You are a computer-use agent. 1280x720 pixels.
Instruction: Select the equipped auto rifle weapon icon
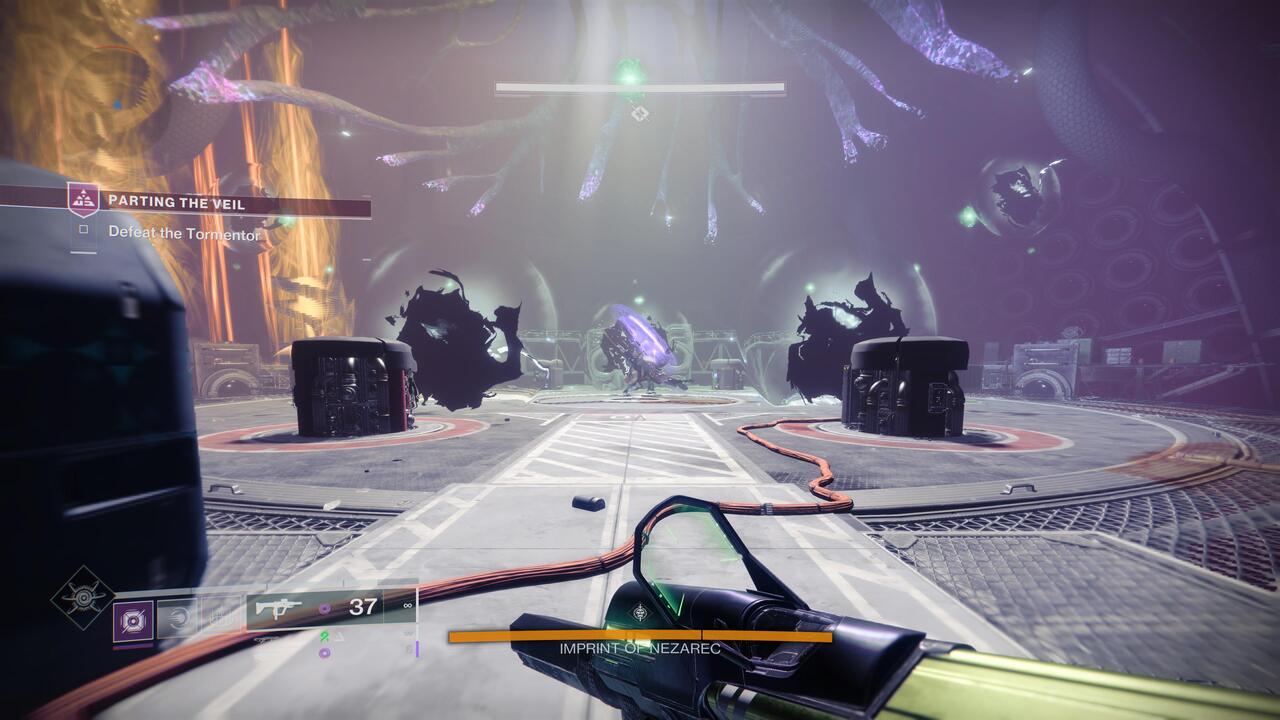pos(279,607)
